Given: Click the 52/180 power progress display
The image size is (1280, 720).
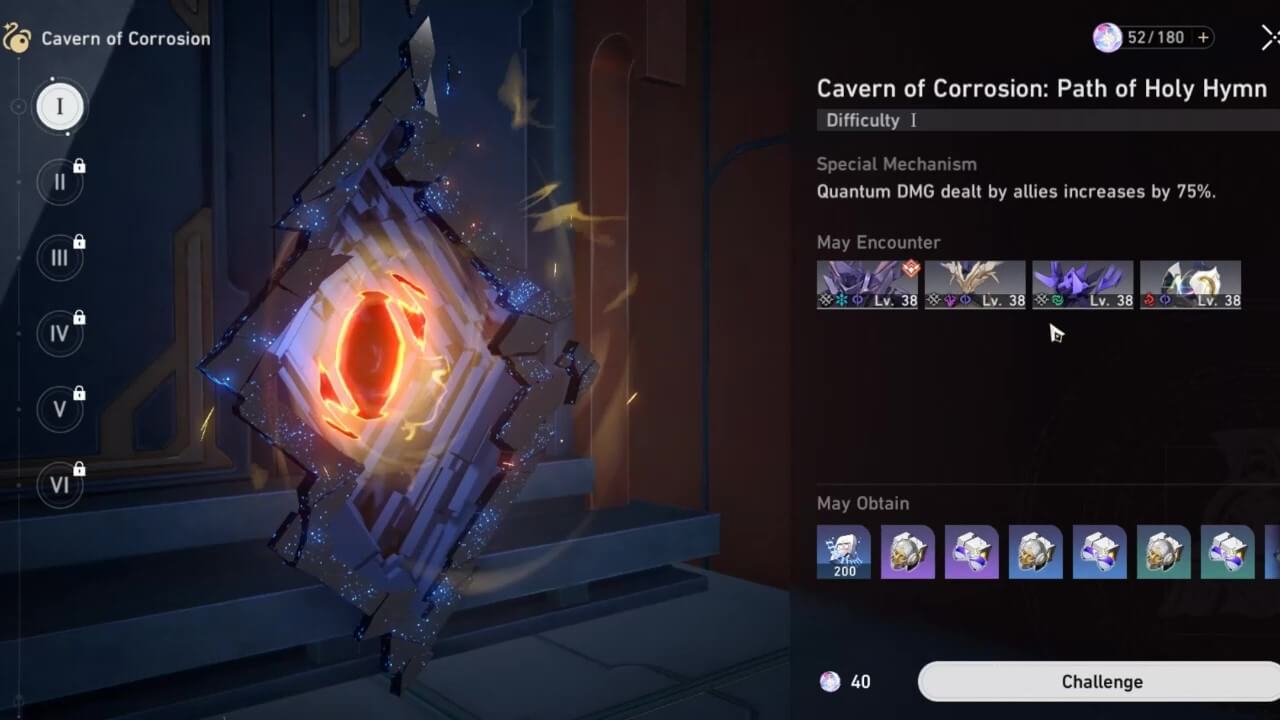Looking at the screenshot, I should click(1158, 37).
